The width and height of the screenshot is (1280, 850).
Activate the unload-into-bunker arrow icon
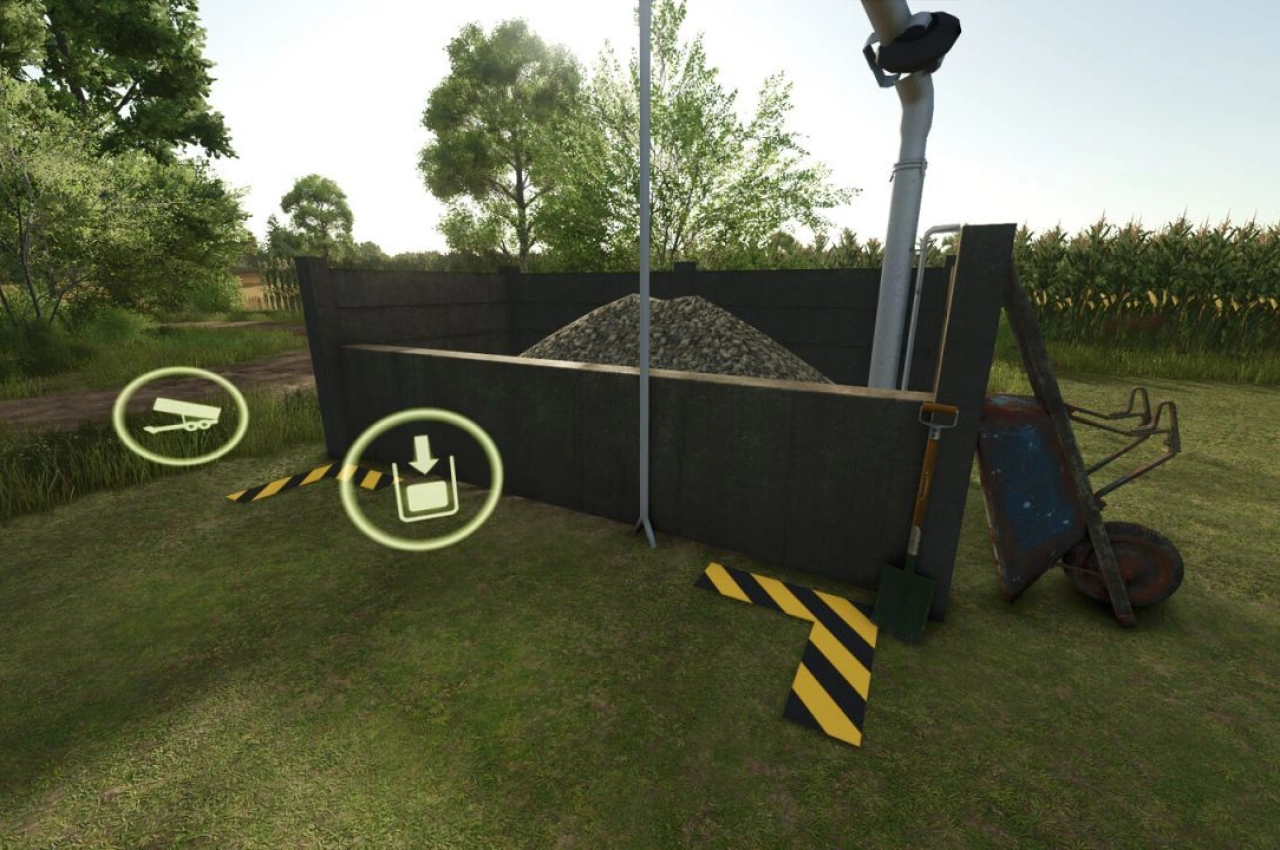click(x=421, y=480)
